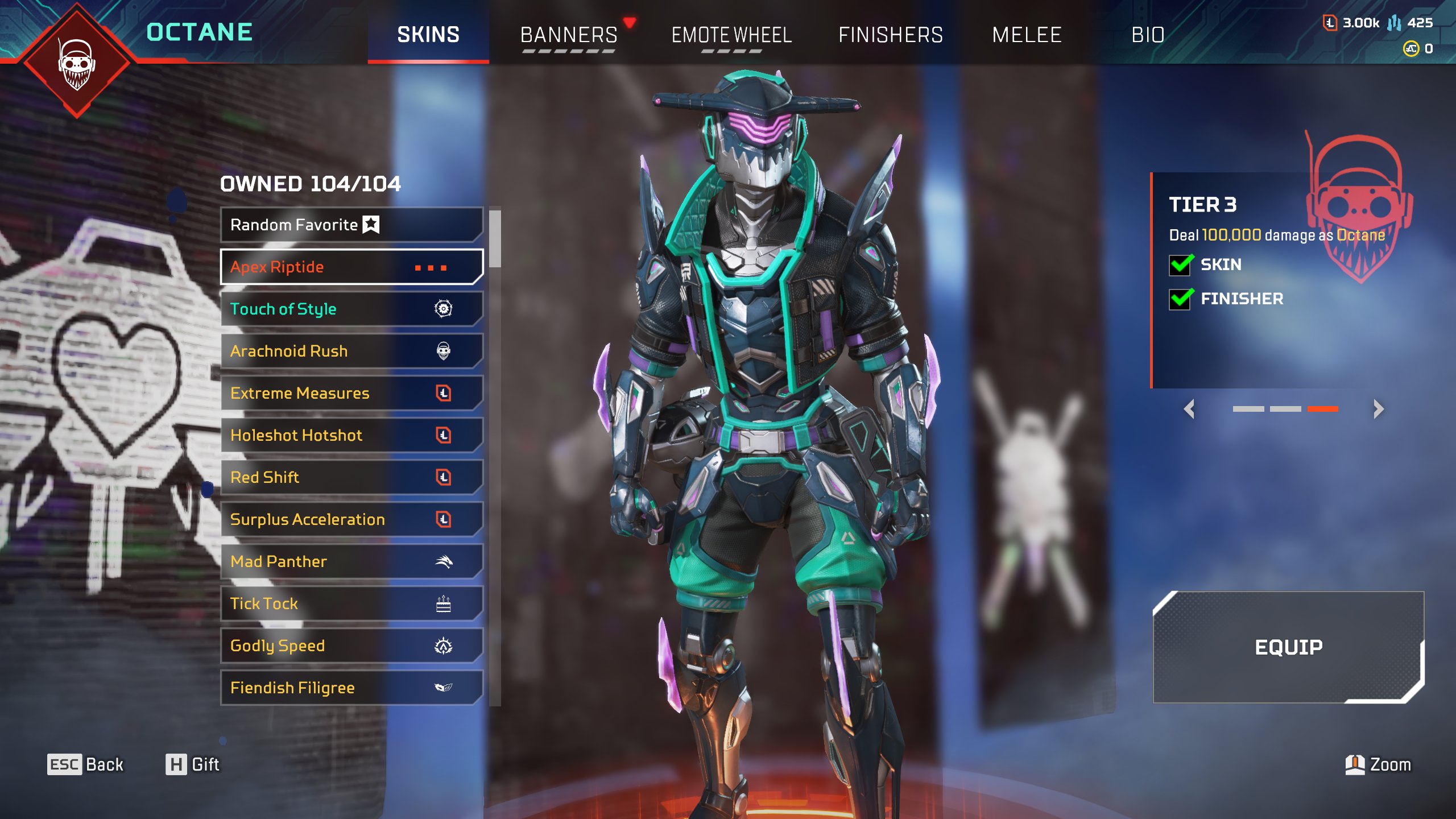
Task: Pick the Touch of Style skin
Action: click(x=351, y=309)
